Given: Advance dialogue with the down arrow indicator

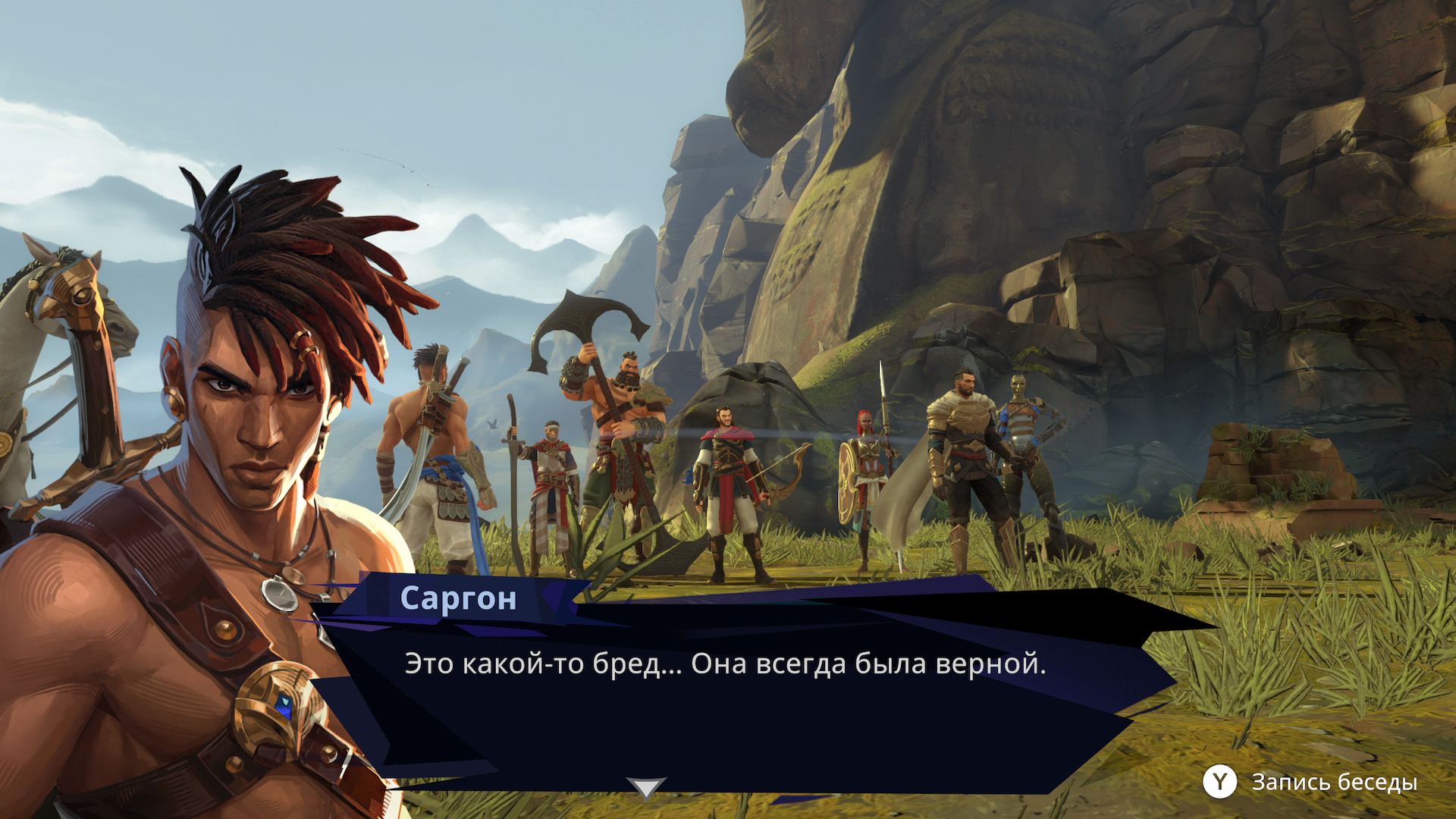Looking at the screenshot, I should click(645, 787).
